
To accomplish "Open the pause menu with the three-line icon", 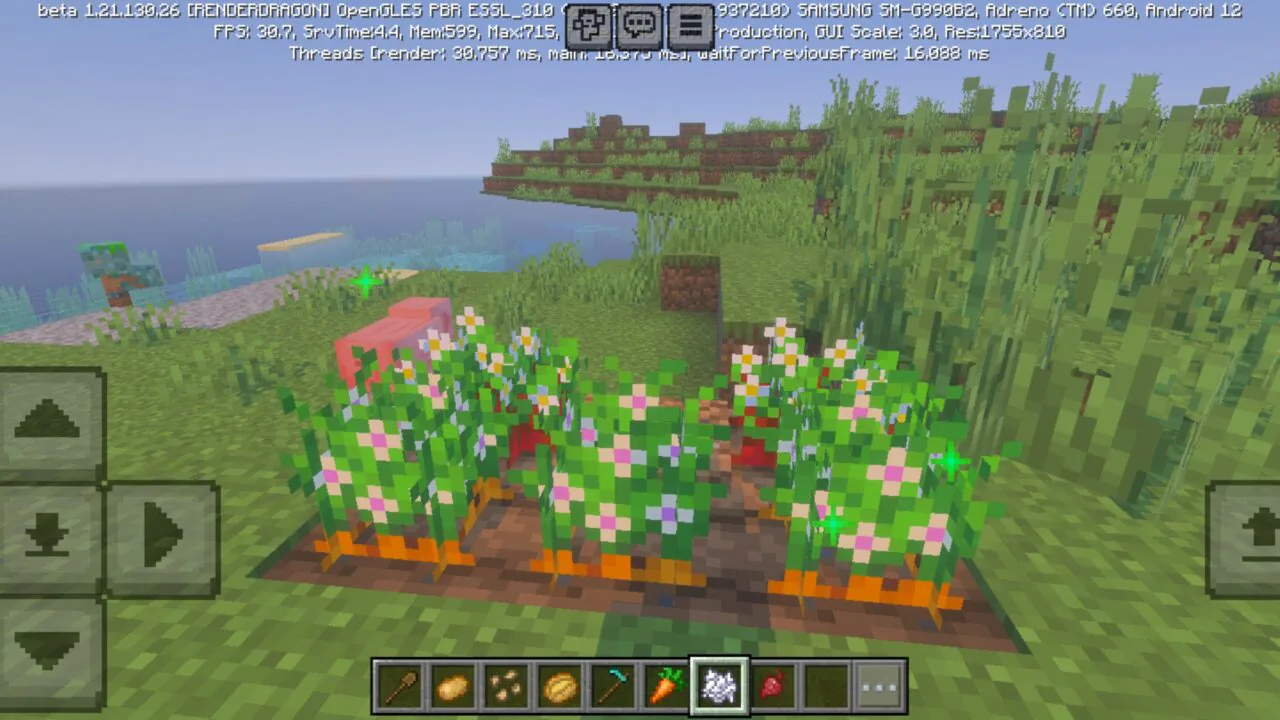I will coord(691,26).
